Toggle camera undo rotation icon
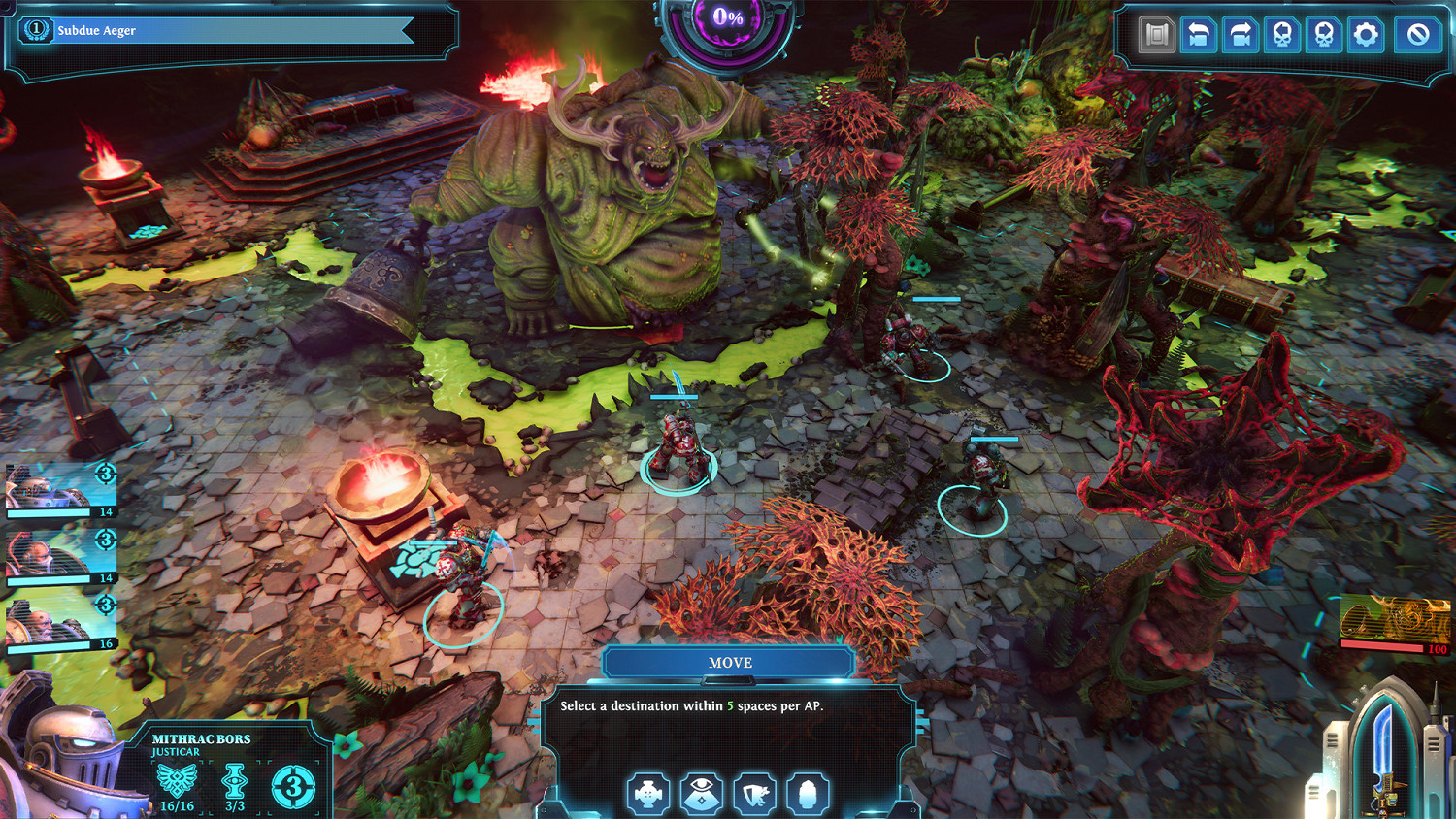This screenshot has width=1456, height=819. pos(1199,34)
